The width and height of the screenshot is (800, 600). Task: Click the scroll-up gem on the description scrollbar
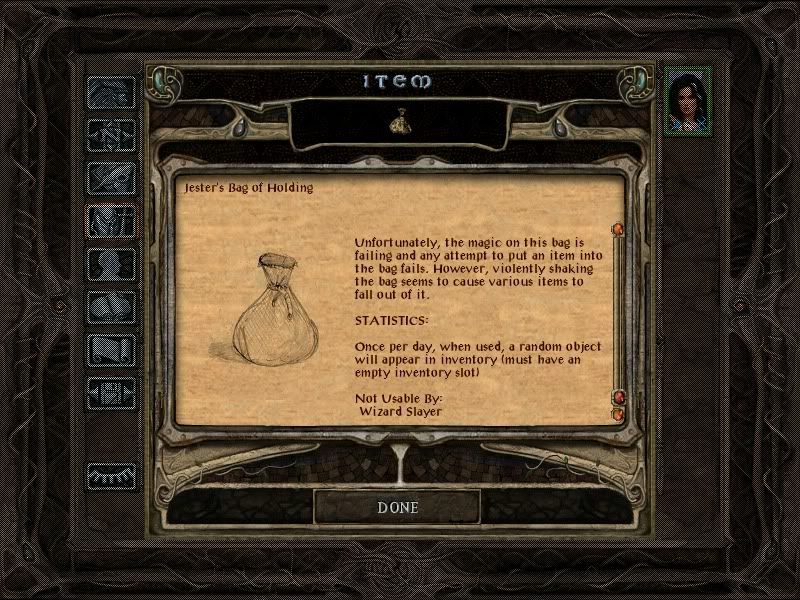pyautogui.click(x=617, y=230)
